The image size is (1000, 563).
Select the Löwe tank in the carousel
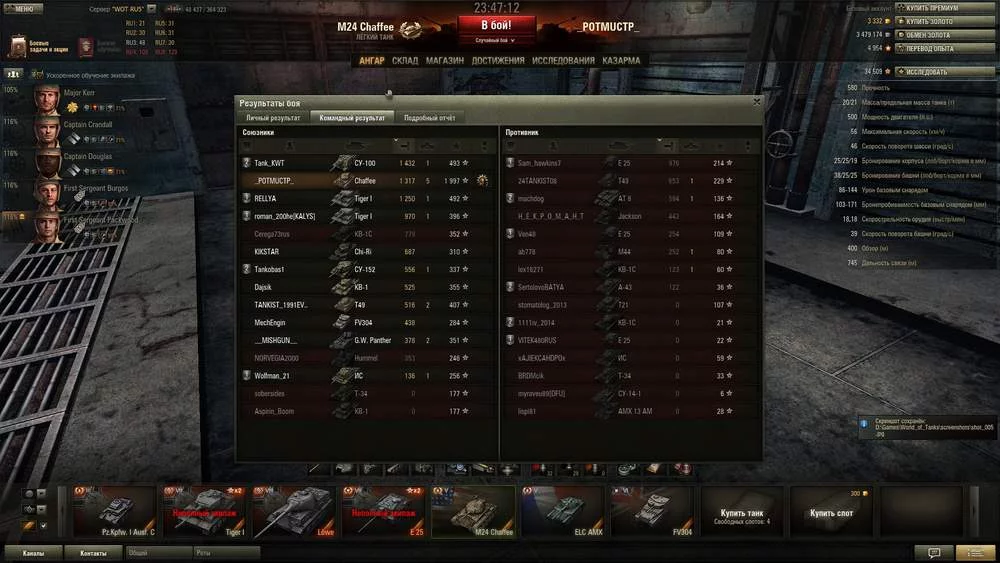[293, 511]
